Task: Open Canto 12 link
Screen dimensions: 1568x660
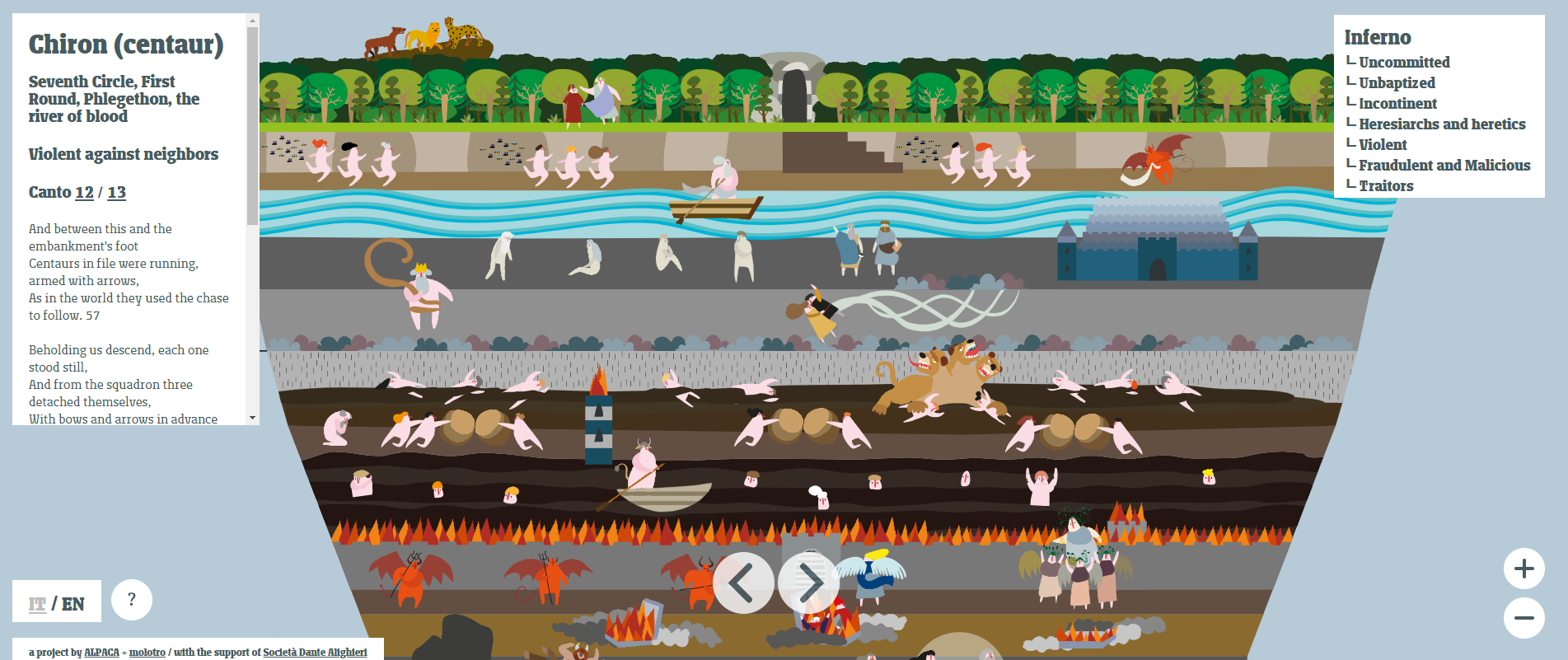Action: (x=84, y=192)
